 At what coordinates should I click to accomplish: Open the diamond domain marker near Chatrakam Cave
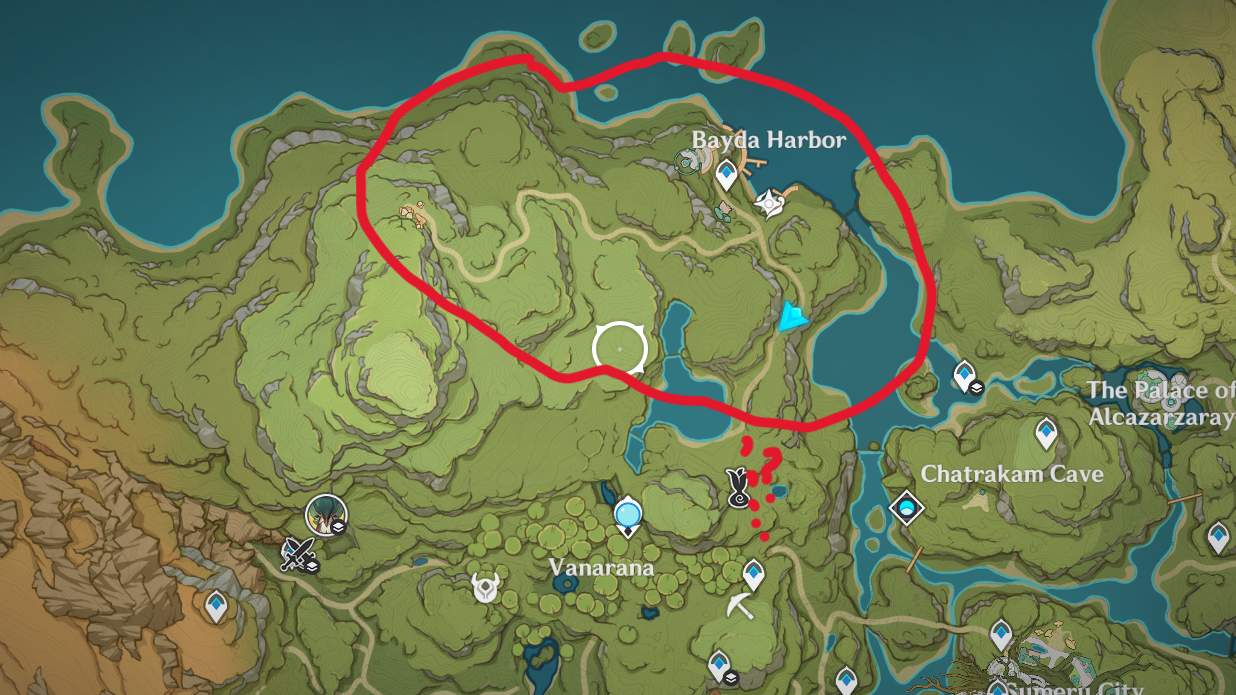[907, 508]
